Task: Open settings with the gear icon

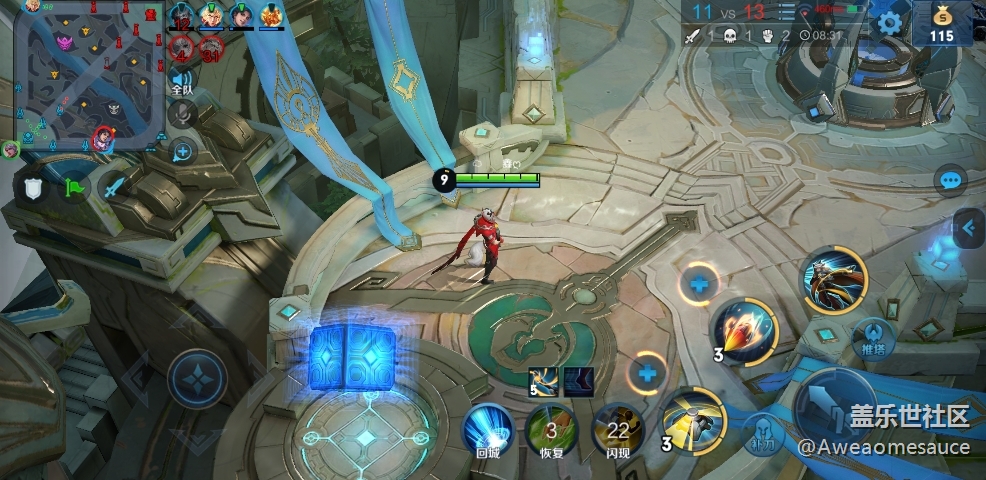Action: 888,23
